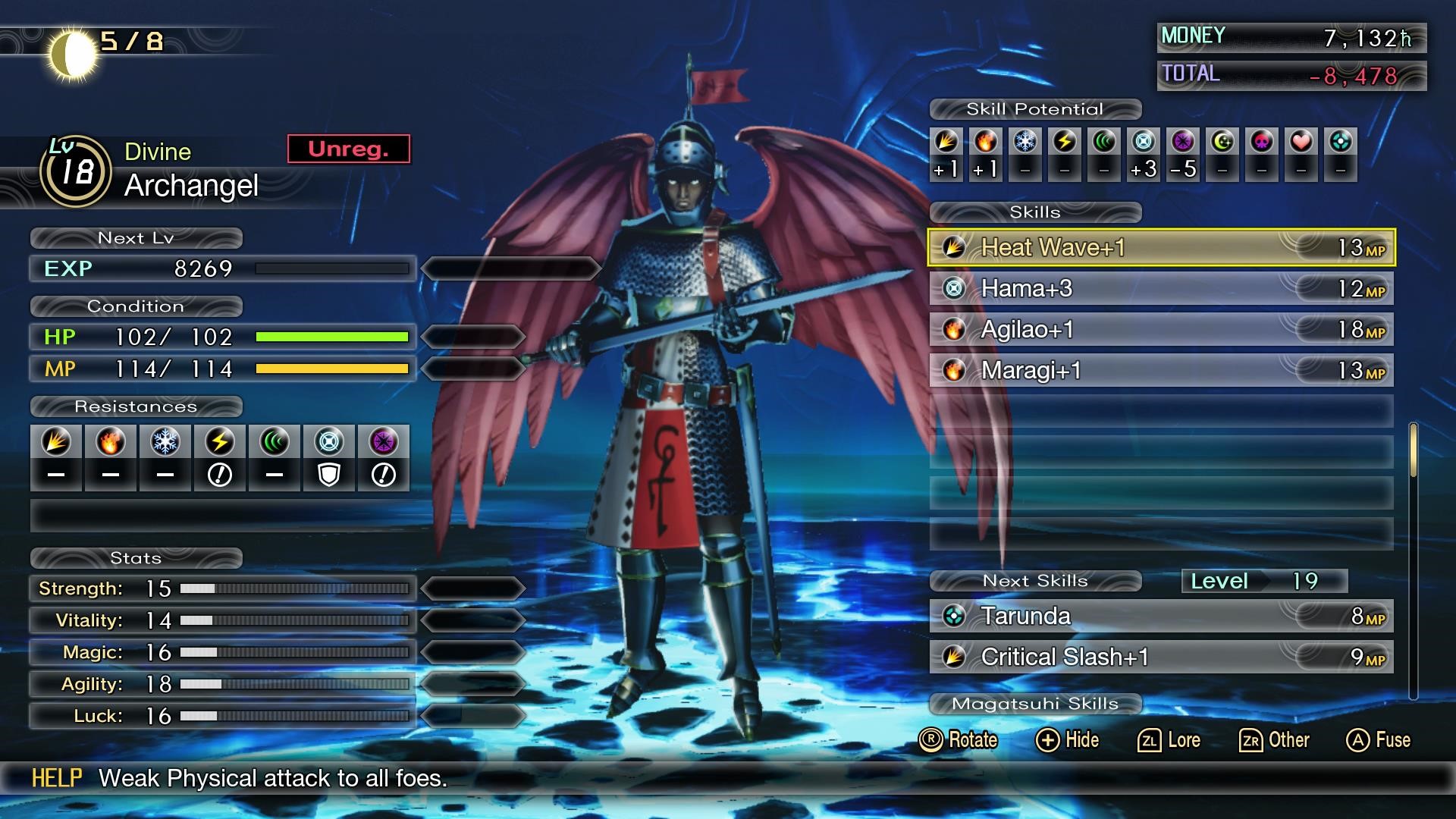
Task: Select the Heat Wave+1 skill row
Action: (x=1160, y=247)
